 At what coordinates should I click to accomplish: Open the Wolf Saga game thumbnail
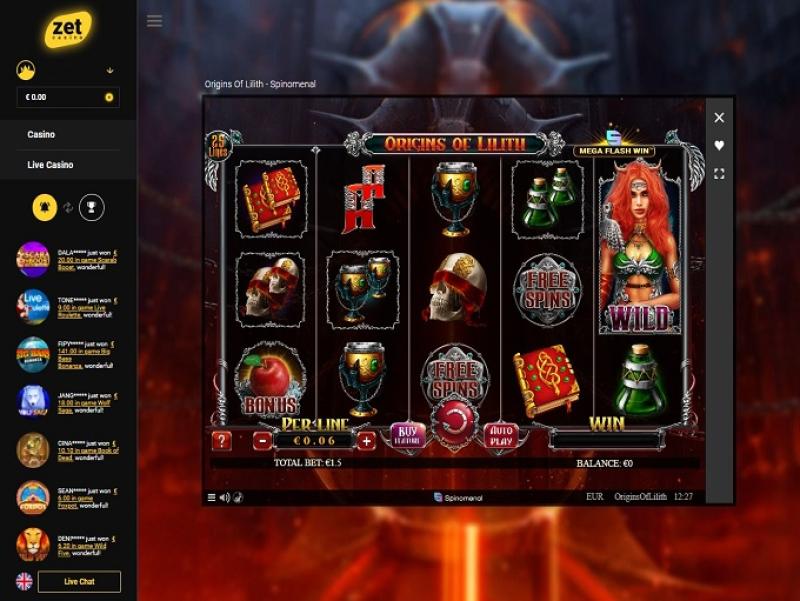[x=33, y=401]
